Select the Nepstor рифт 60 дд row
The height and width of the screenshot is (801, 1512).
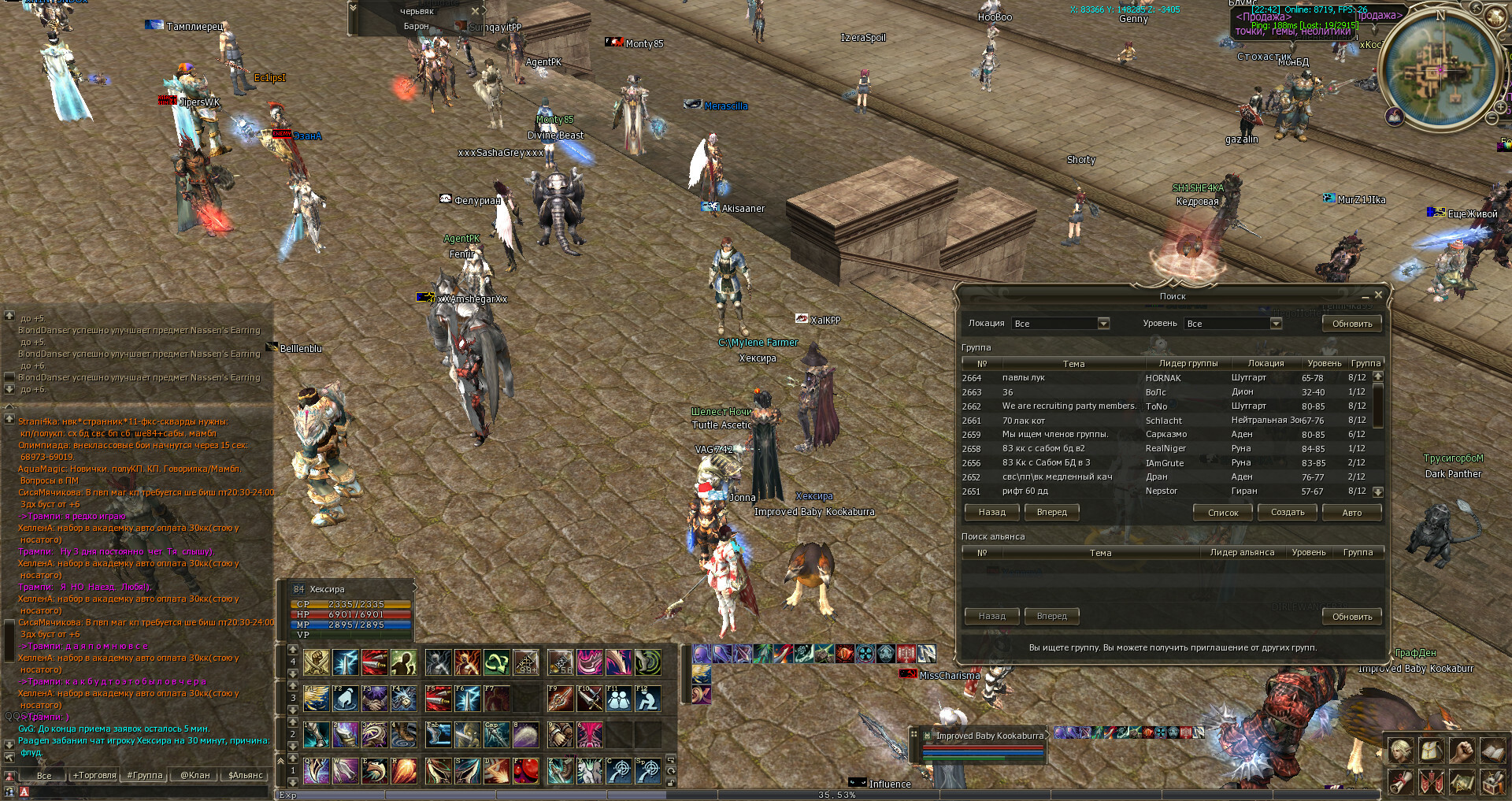pos(1165,491)
